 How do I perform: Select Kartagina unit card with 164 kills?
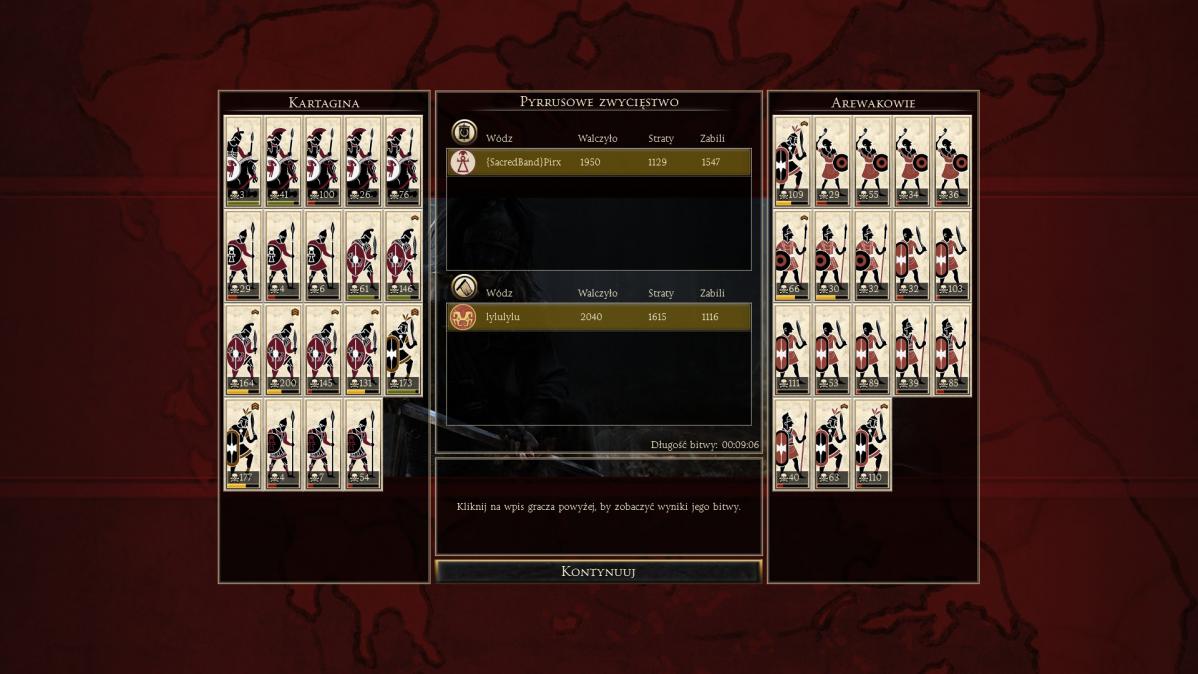[x=243, y=350]
